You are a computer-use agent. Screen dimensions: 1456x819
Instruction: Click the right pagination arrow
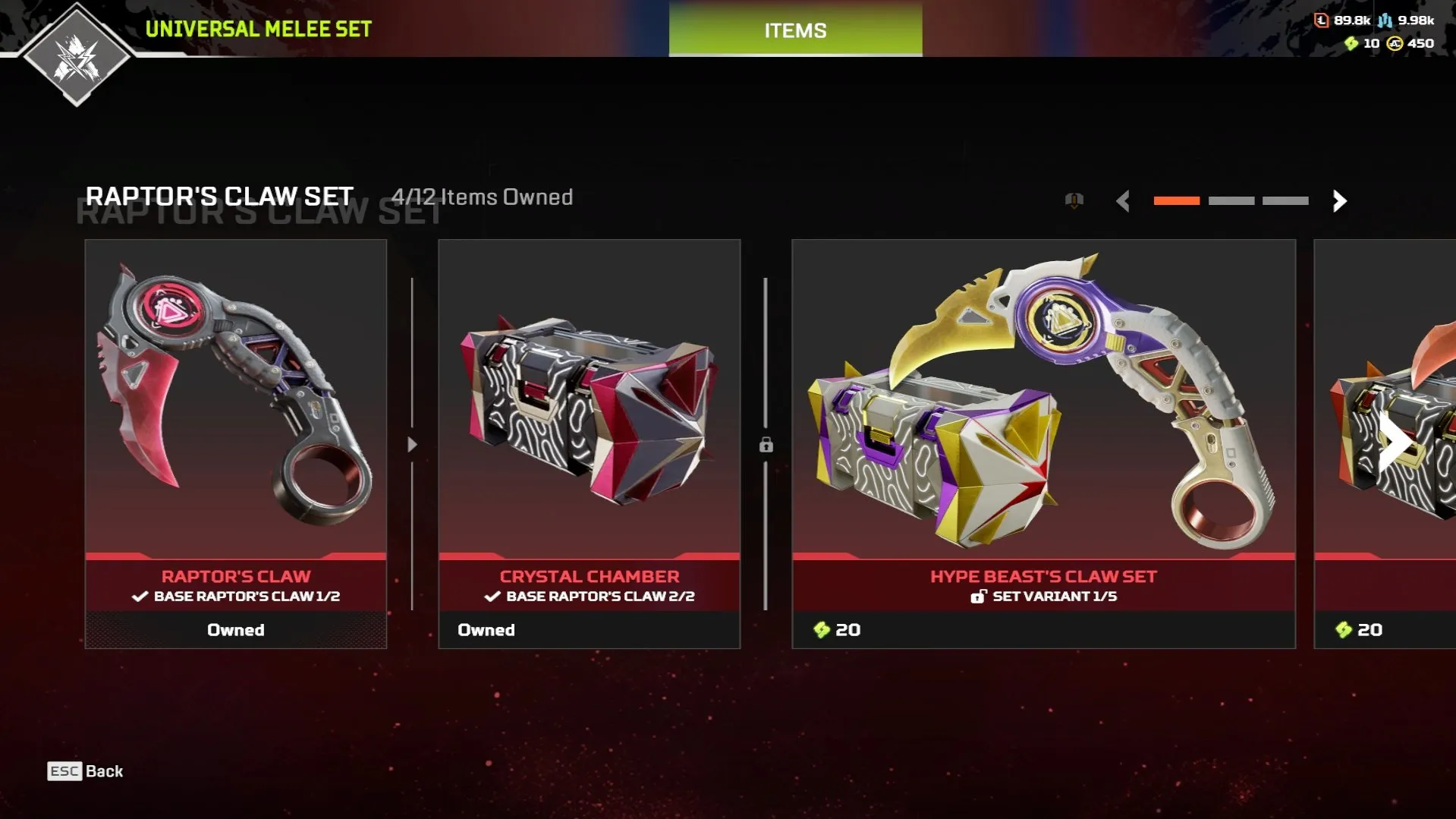[1340, 202]
